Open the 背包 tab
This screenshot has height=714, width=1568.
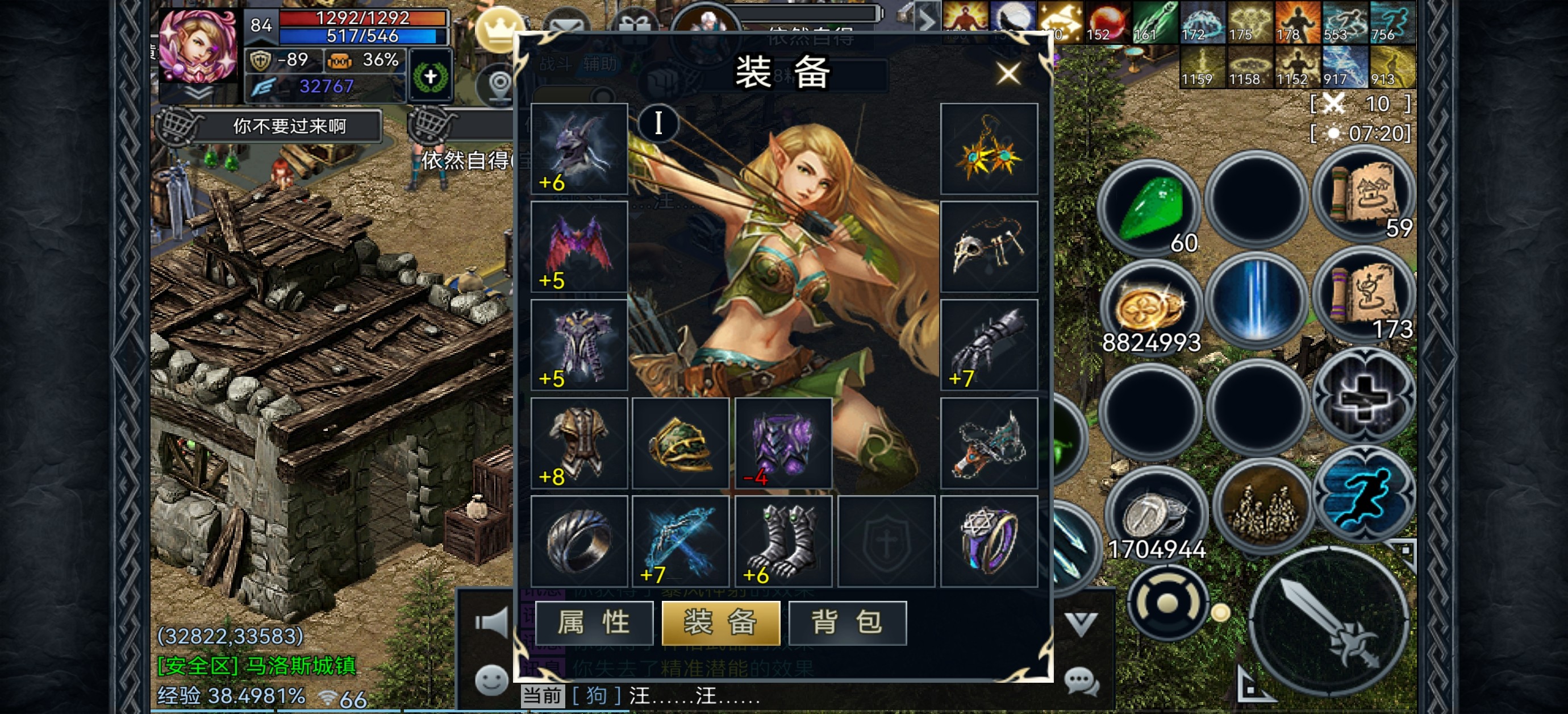click(847, 622)
